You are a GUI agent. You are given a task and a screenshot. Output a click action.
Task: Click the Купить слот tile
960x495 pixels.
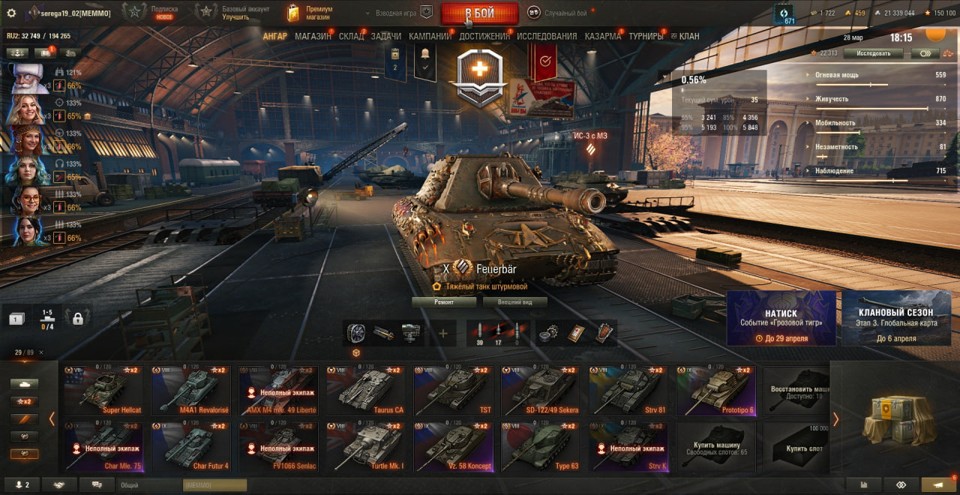[x=796, y=446]
